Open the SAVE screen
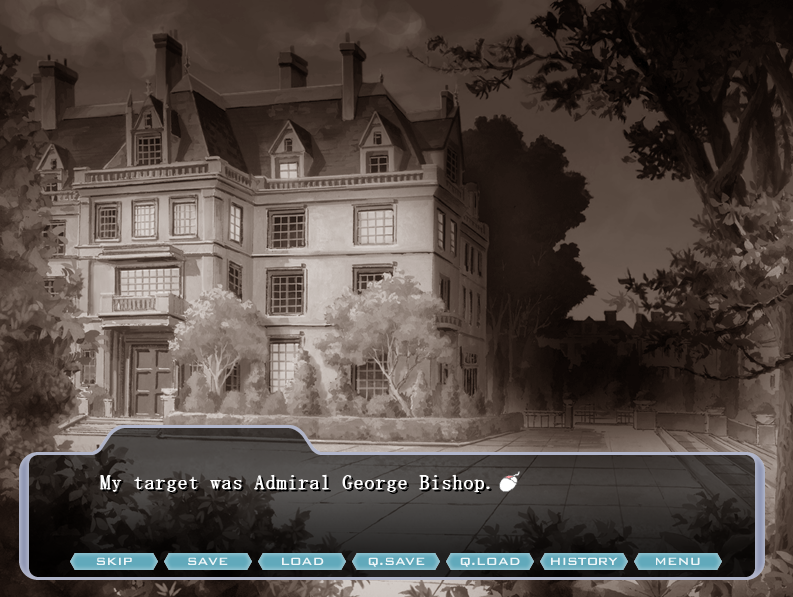793x597 pixels. coord(208,561)
